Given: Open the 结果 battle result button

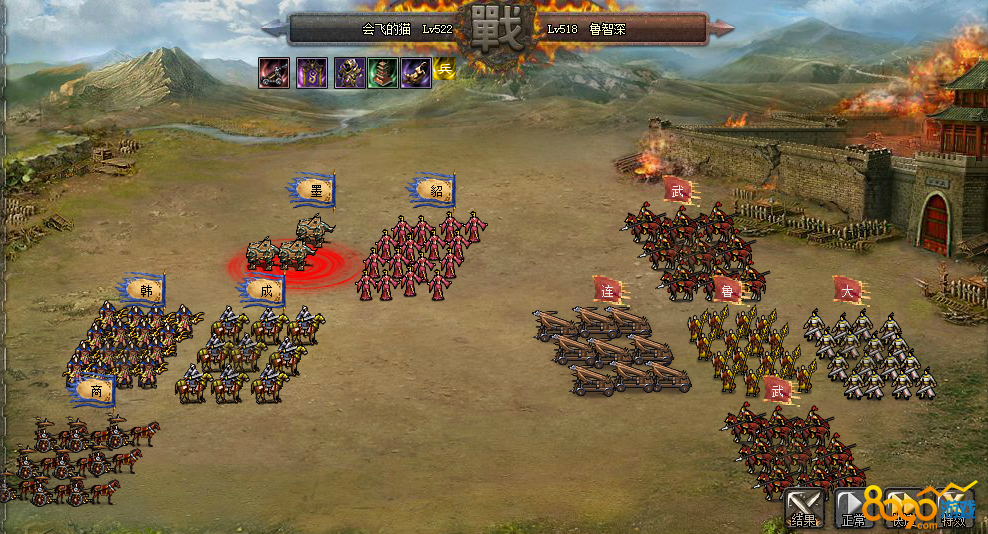Looking at the screenshot, I should tap(803, 507).
